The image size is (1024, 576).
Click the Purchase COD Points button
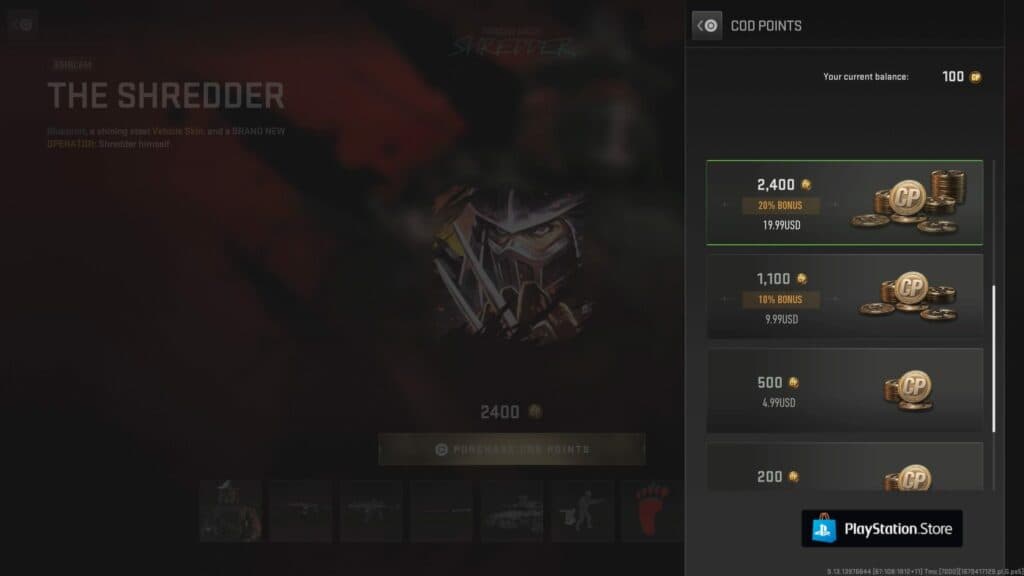[x=511, y=449]
